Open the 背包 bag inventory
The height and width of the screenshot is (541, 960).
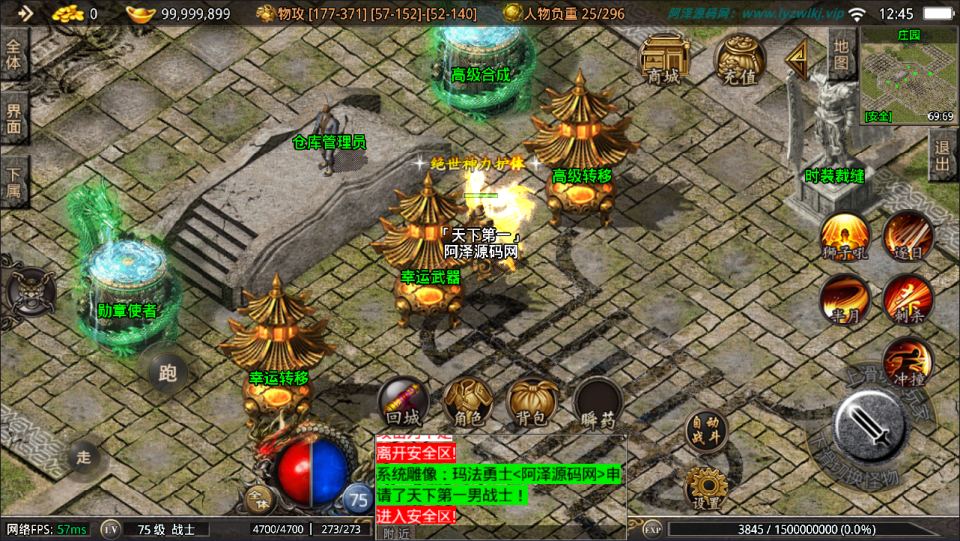click(532, 404)
